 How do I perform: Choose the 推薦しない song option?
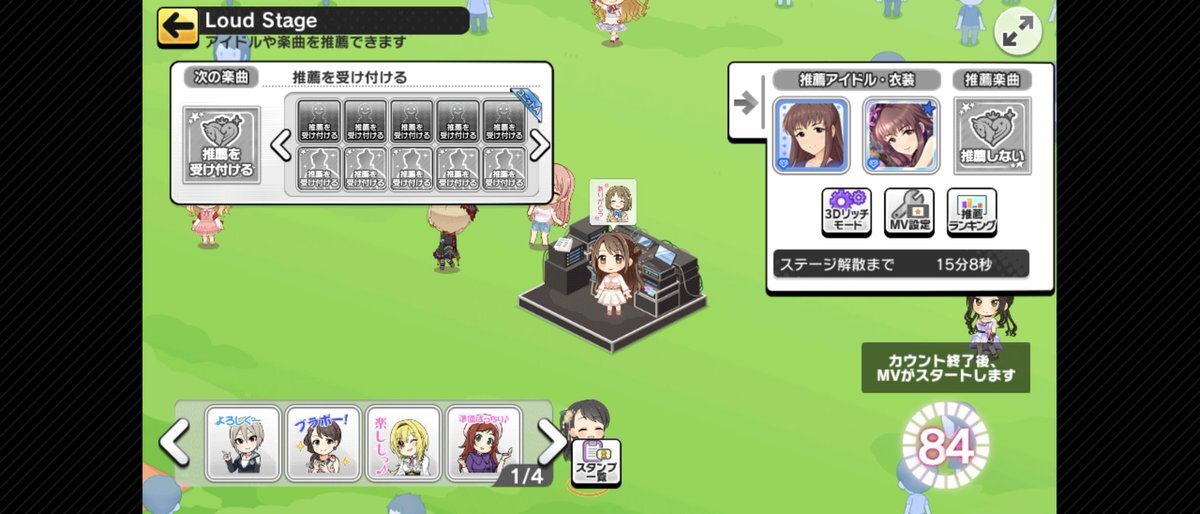click(992, 136)
